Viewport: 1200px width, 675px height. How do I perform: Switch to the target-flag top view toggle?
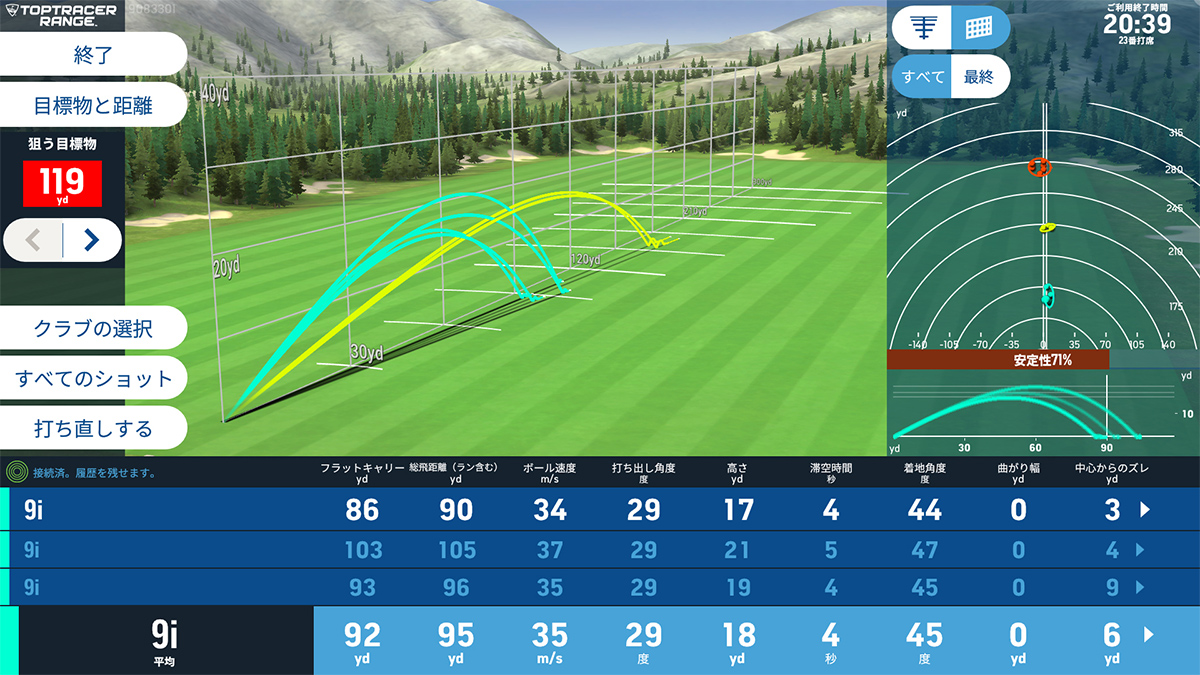(x=922, y=27)
